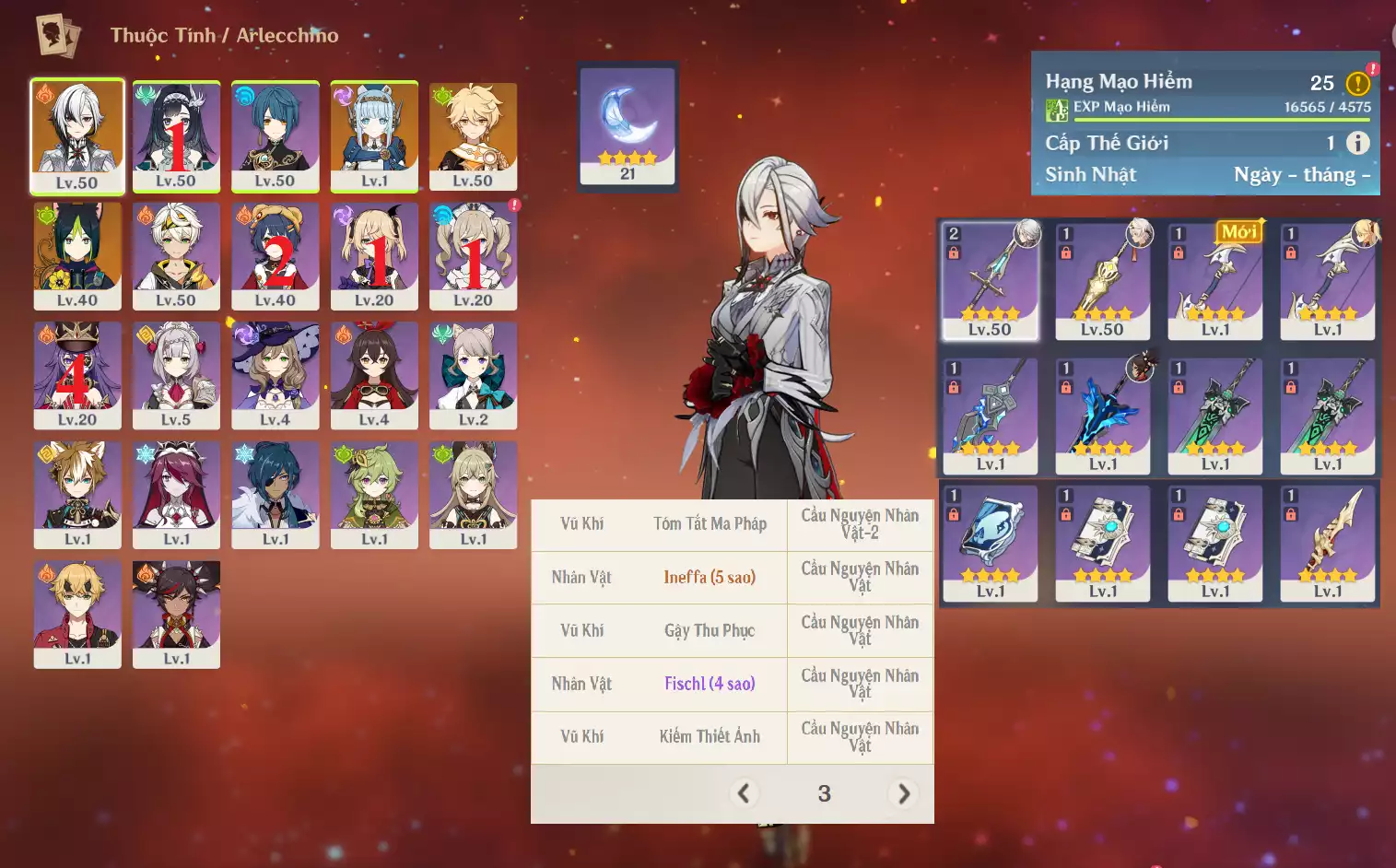Viewport: 1396px width, 868px height.
Task: Click the crescent moon item card
Action: (628, 126)
